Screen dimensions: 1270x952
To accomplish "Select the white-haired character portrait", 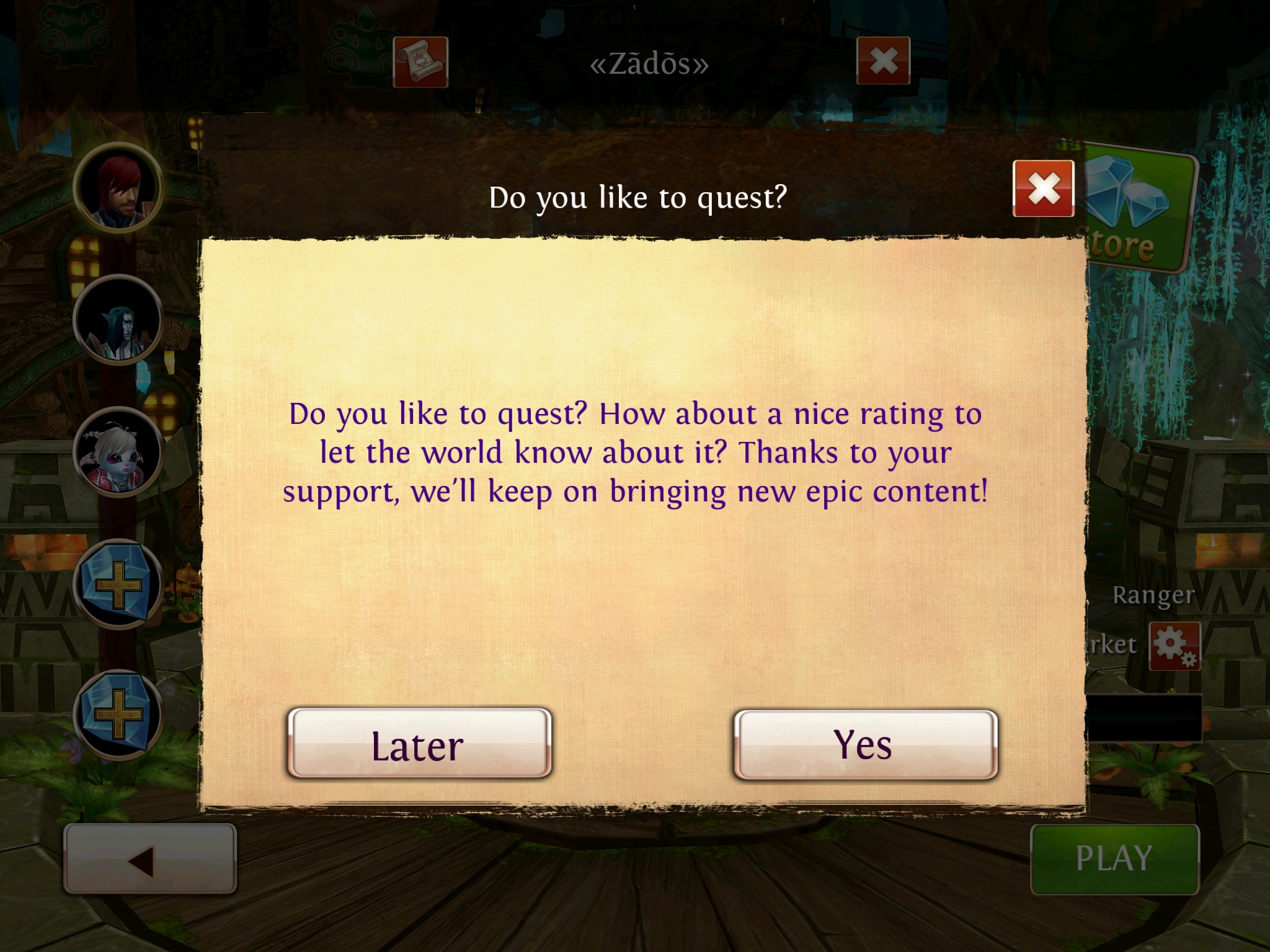I will (x=118, y=452).
